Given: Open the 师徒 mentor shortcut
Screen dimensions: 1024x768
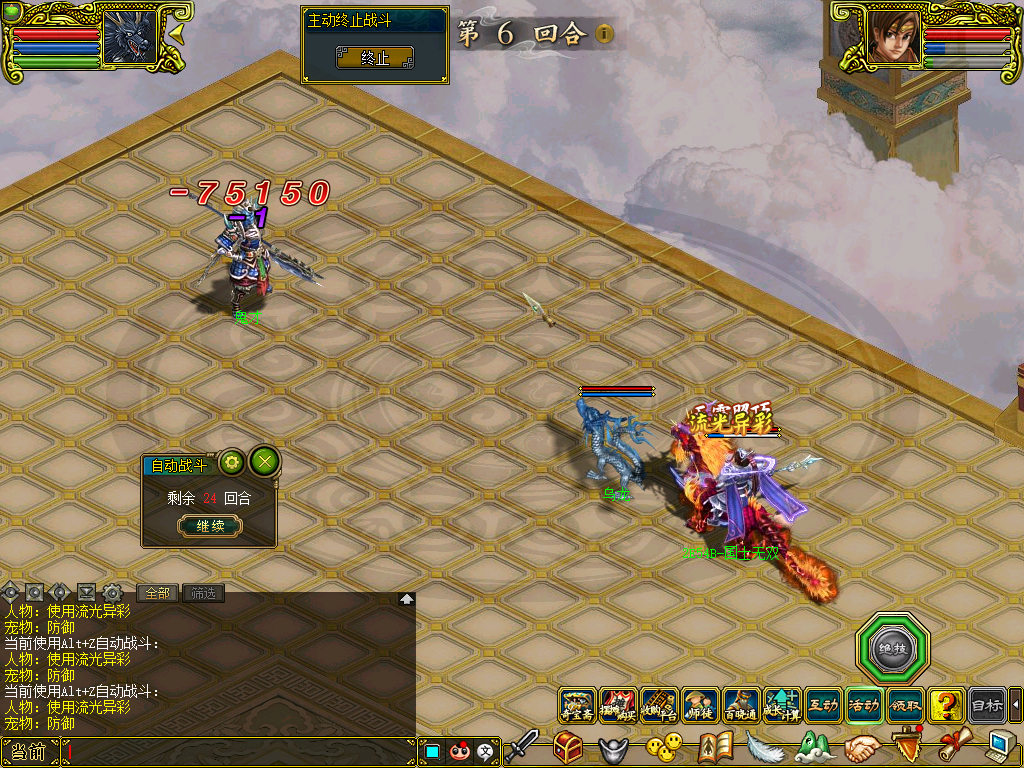Looking at the screenshot, I should point(701,706).
